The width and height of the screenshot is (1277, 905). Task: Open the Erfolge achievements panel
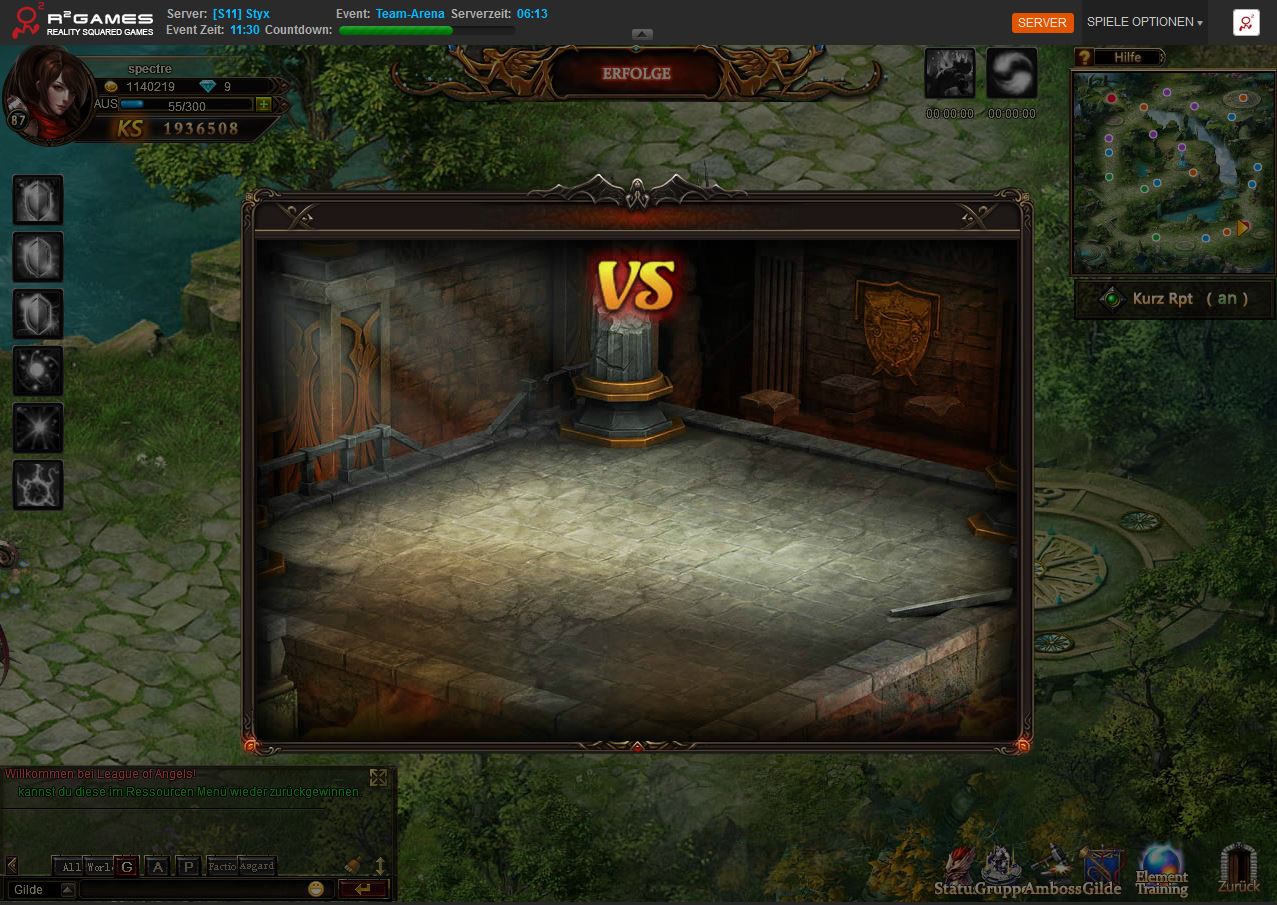[x=636, y=74]
